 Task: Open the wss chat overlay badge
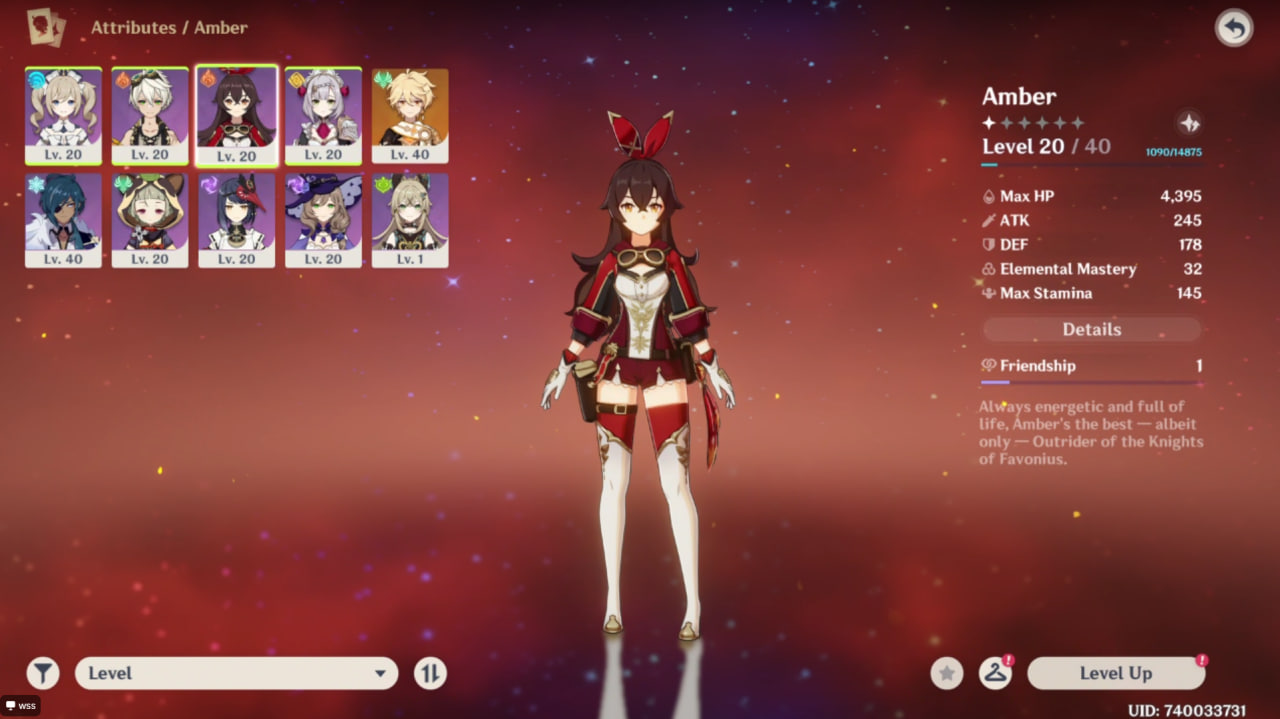(x=20, y=706)
